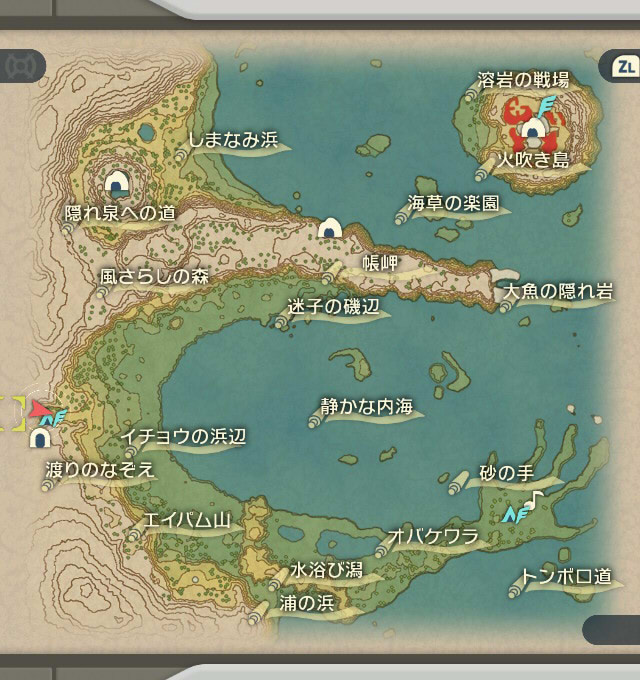Select the 海草の楽園 location label
Viewport: 640px width, 680px height.
tap(452, 203)
